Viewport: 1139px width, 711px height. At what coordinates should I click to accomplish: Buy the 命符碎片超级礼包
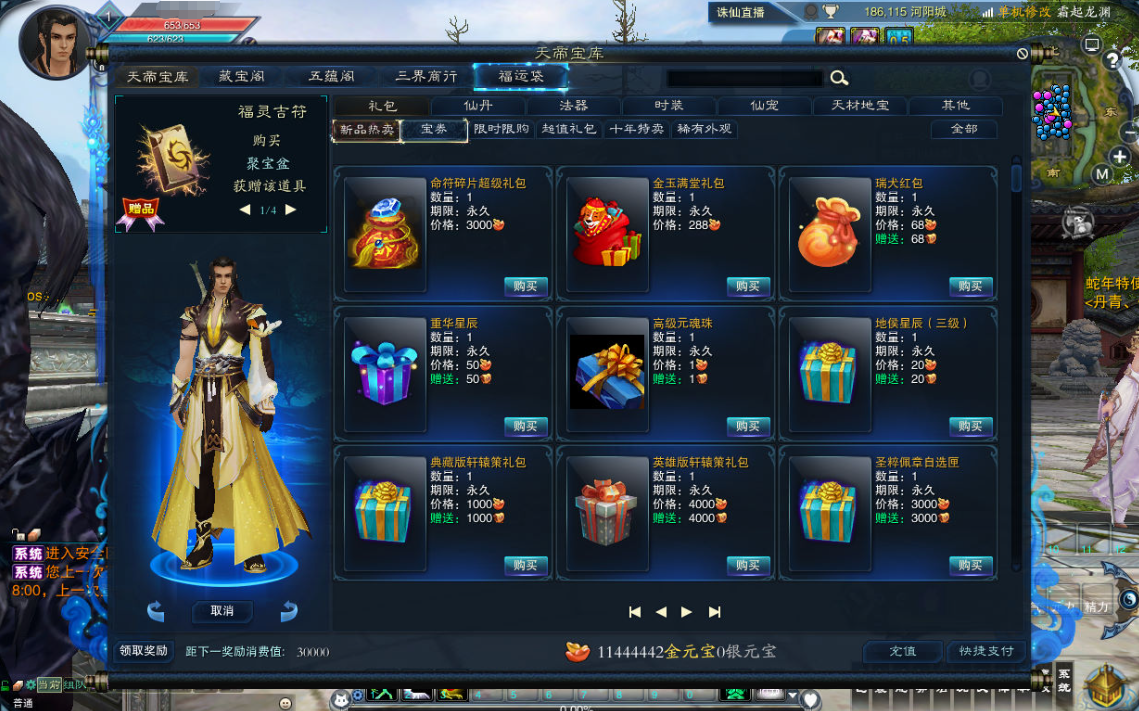pyautogui.click(x=526, y=286)
